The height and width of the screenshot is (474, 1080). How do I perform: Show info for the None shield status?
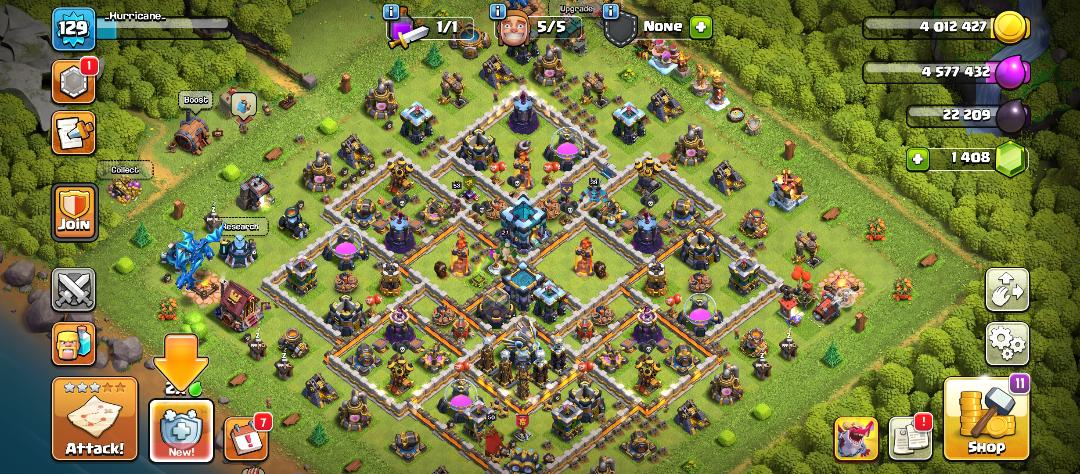coord(609,10)
